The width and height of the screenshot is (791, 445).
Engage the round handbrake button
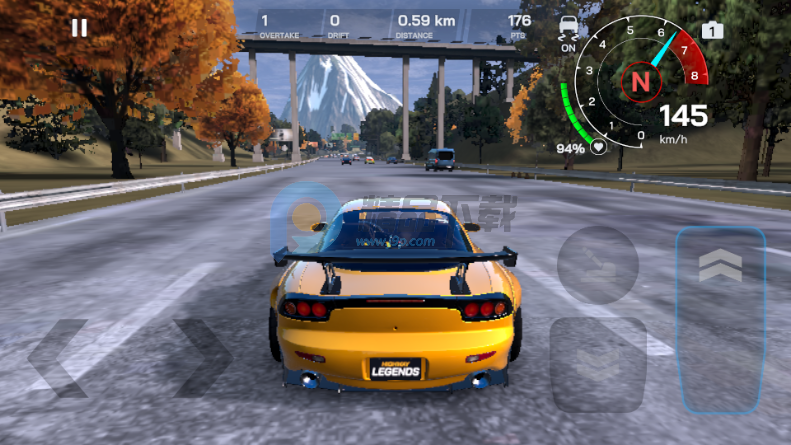point(598,264)
